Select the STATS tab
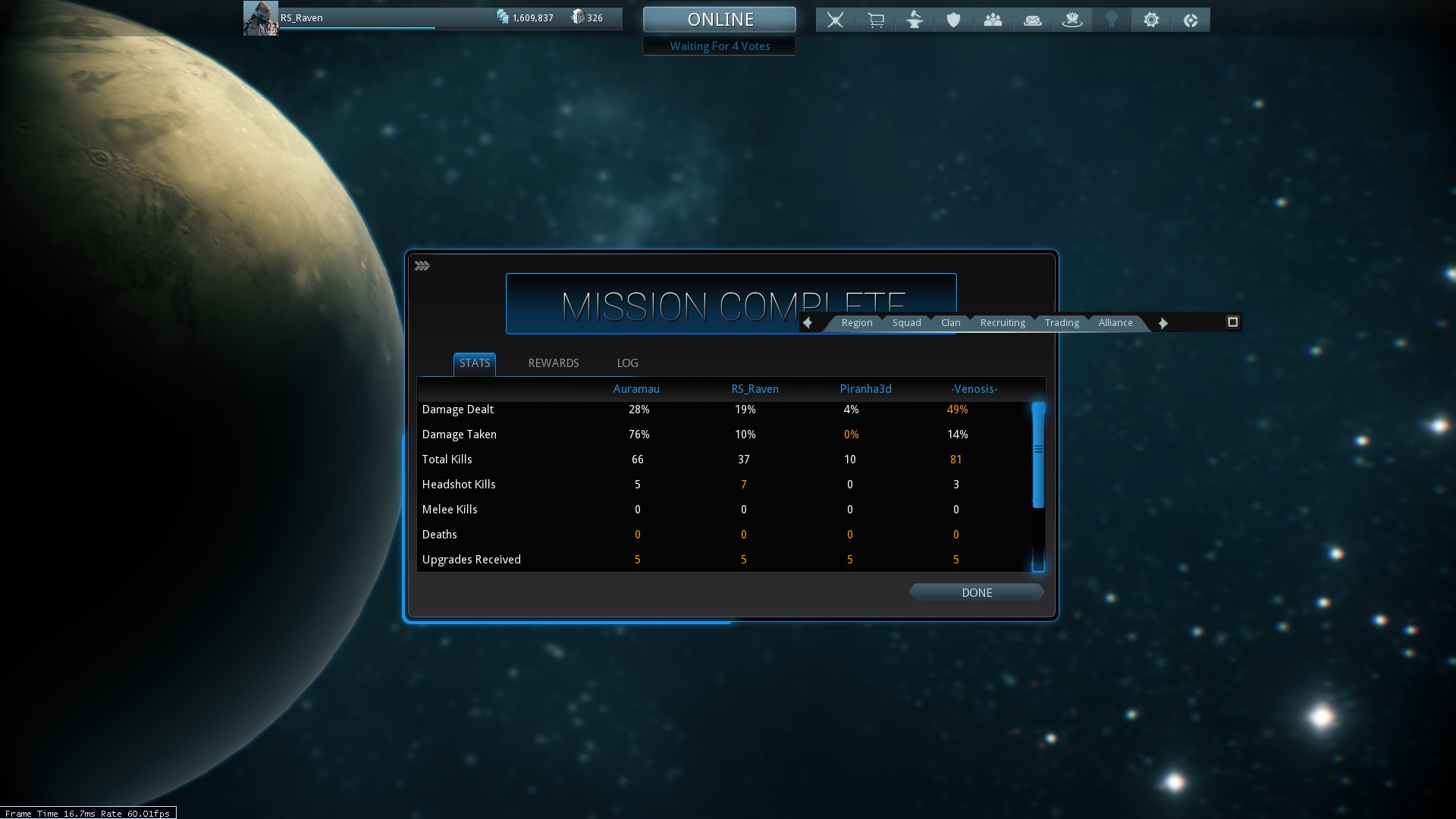Screen dimensions: 1456x819 point(475,363)
